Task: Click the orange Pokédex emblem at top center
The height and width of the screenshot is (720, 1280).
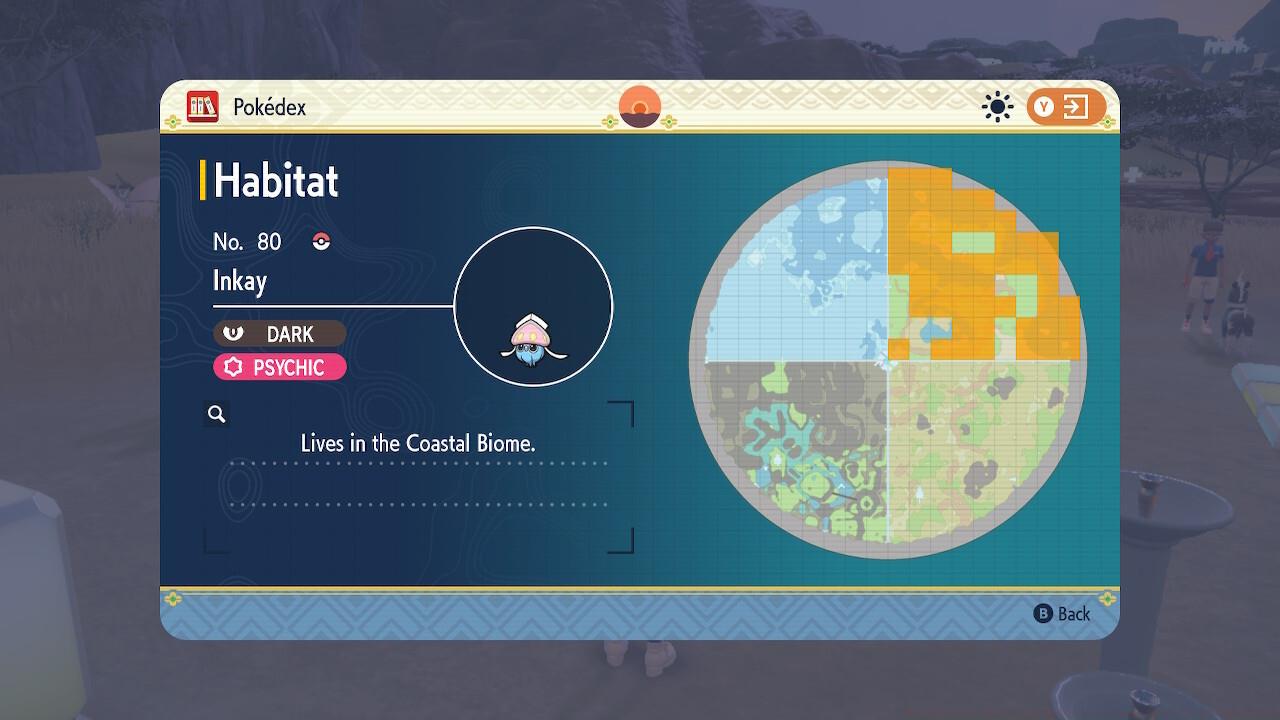Action: 640,107
